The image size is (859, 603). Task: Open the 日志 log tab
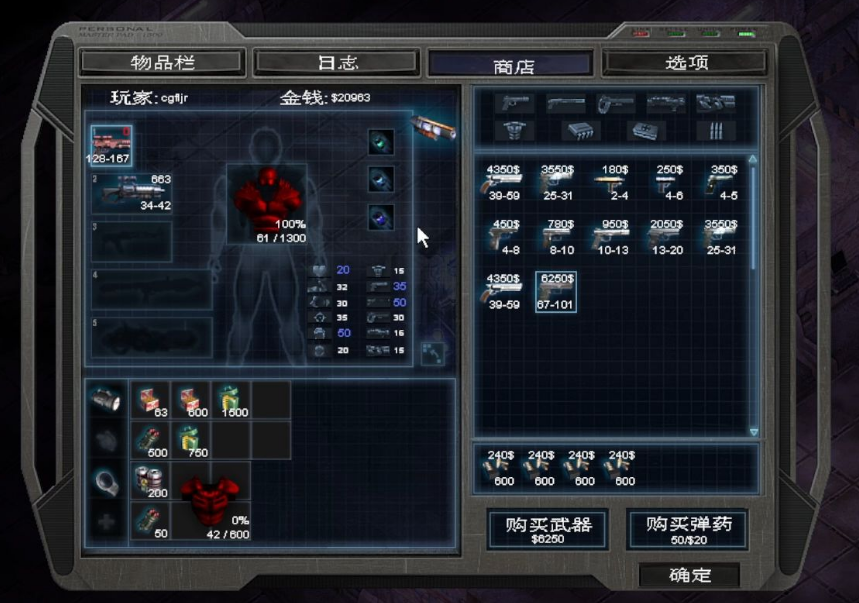click(337, 63)
